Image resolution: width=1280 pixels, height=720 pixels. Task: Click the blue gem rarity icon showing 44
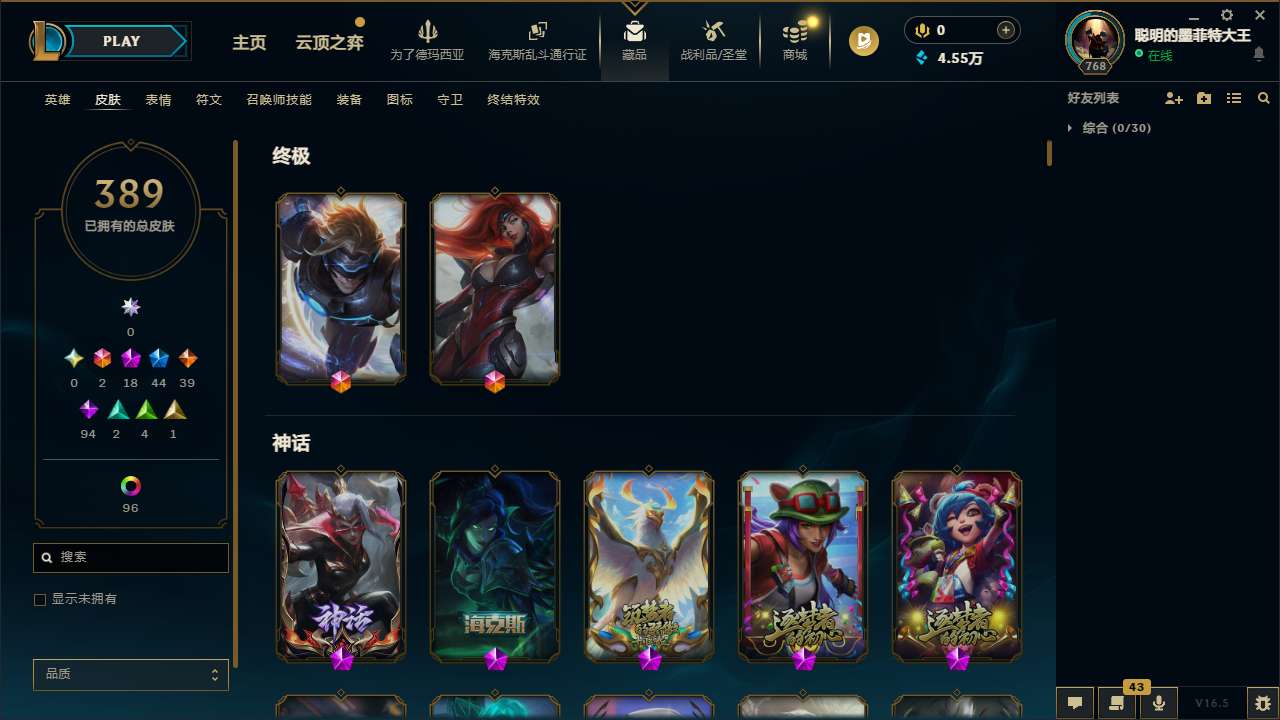[x=159, y=358]
